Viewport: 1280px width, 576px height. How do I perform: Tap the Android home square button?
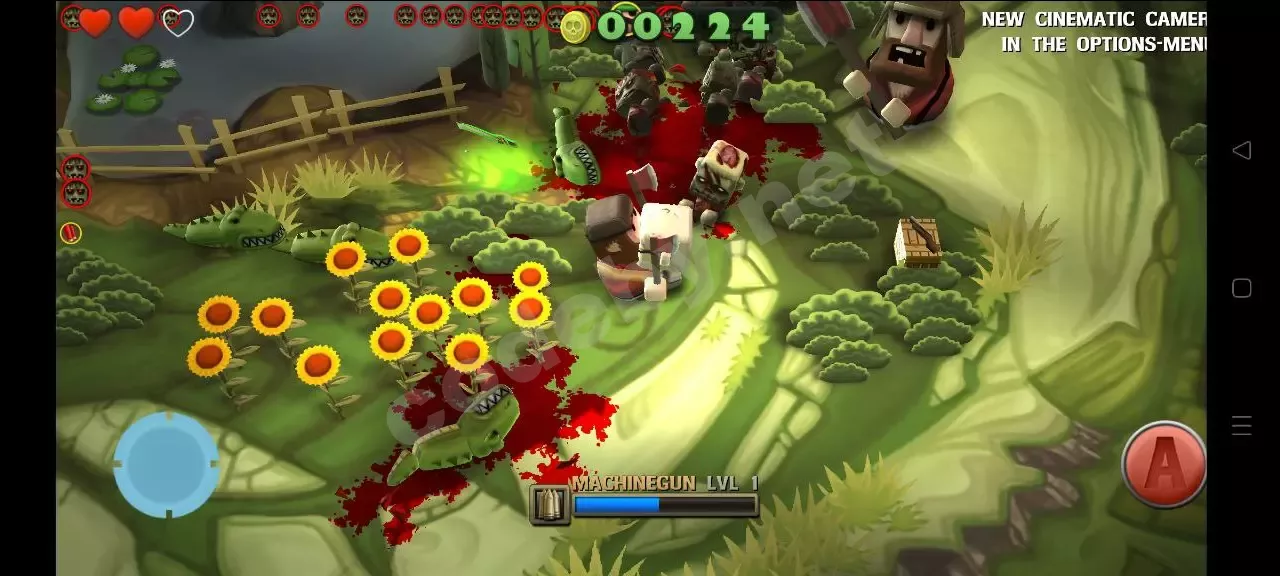tap(1241, 289)
